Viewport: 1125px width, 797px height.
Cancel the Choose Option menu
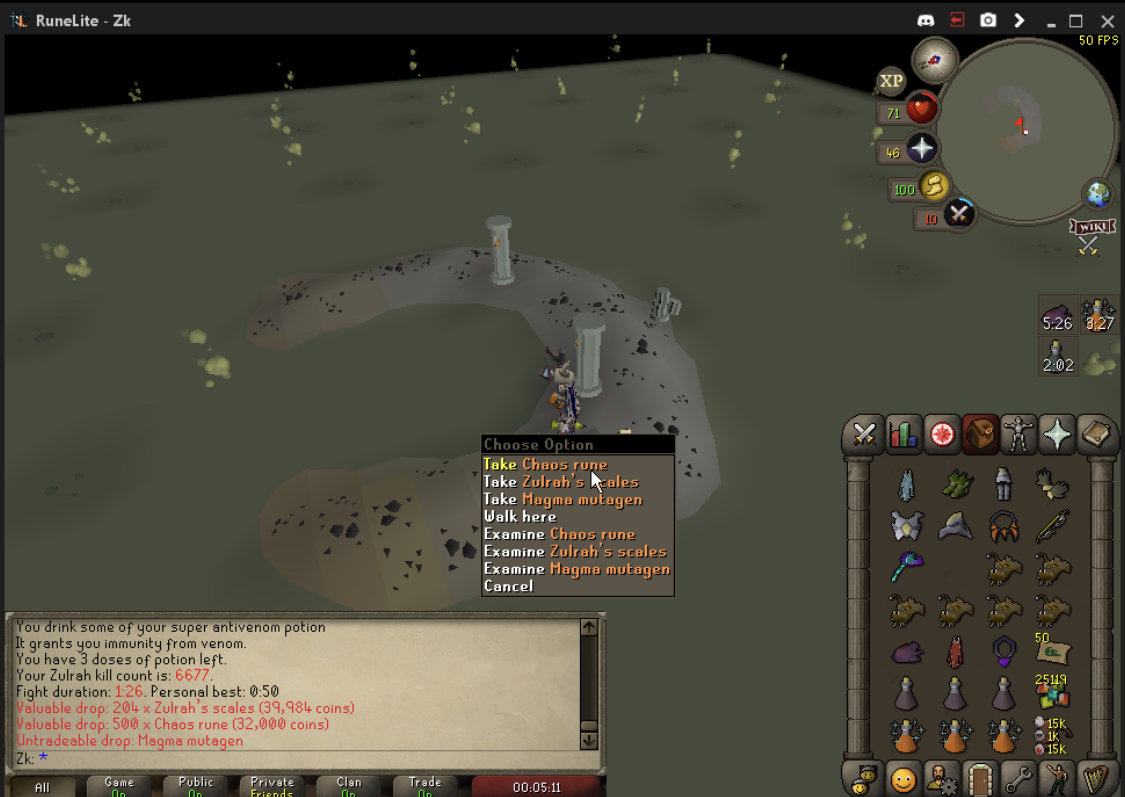pos(508,586)
